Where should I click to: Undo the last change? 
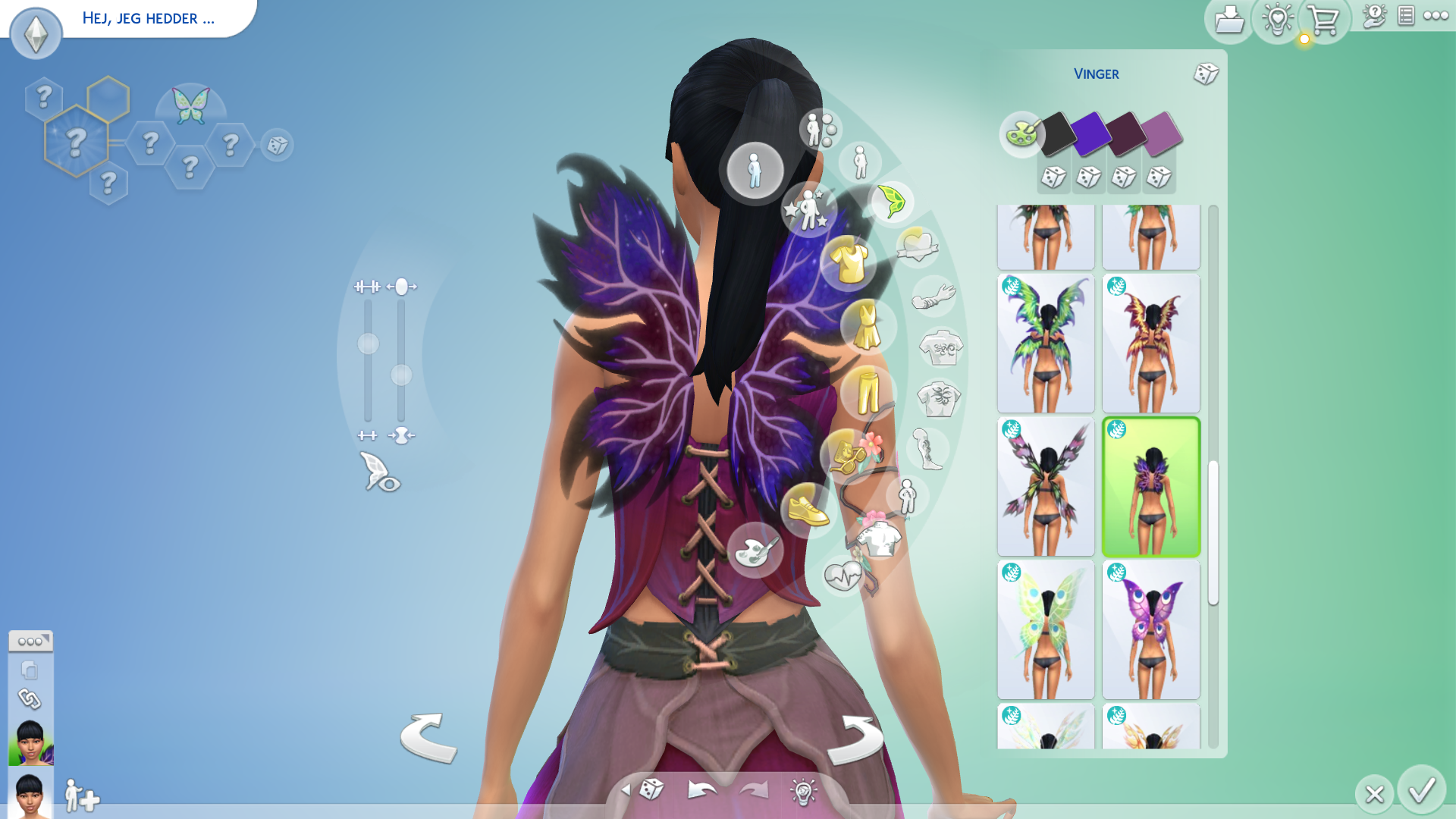tap(701, 791)
